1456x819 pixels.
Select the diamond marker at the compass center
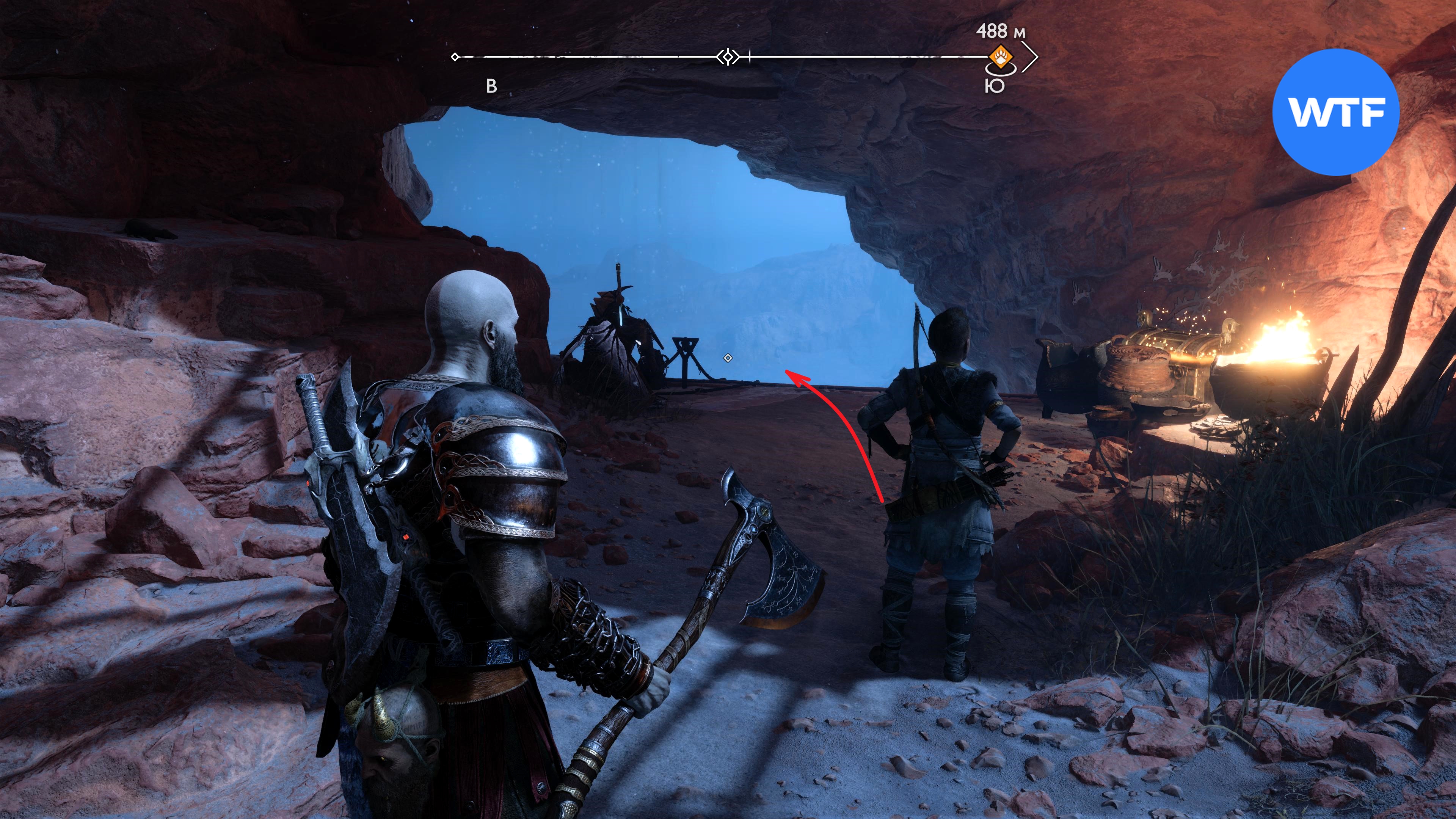[728, 57]
